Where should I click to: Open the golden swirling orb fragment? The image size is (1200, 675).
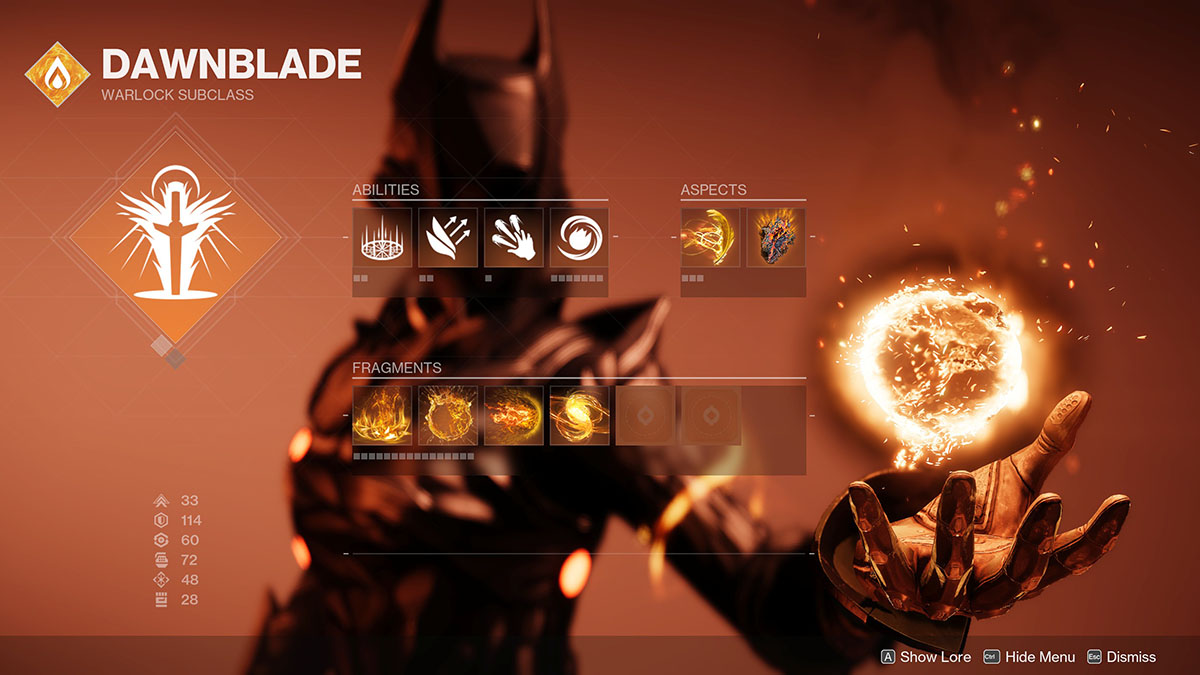tap(579, 415)
